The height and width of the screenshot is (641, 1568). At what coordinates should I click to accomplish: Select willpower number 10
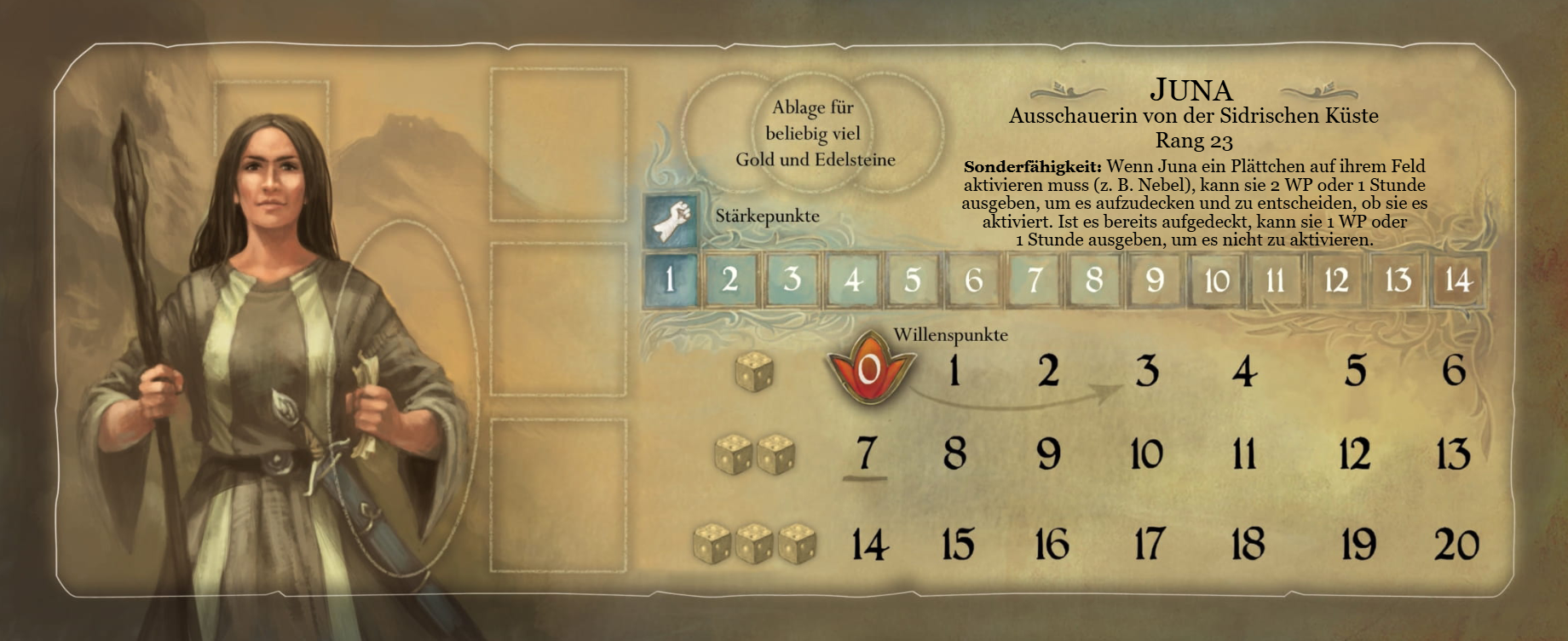click(1146, 453)
